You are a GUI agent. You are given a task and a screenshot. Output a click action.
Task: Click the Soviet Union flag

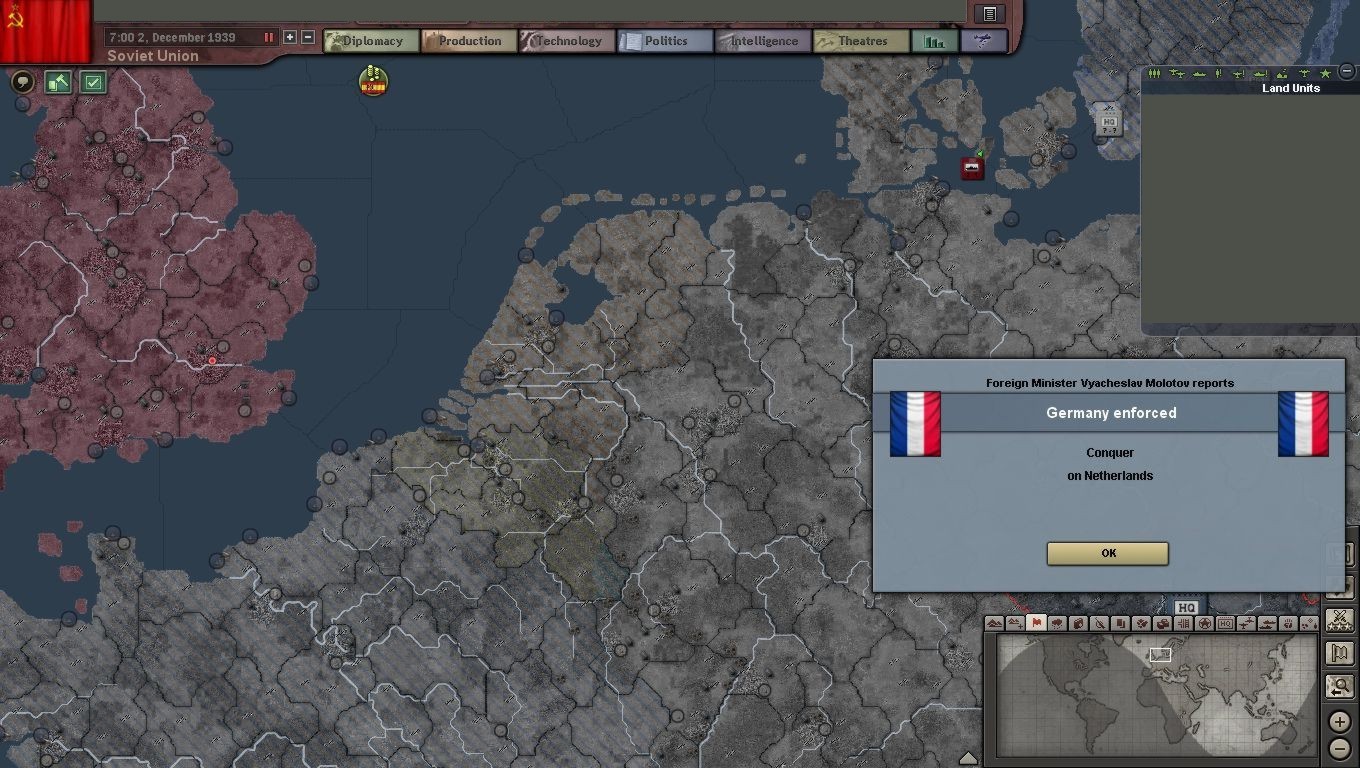point(45,30)
